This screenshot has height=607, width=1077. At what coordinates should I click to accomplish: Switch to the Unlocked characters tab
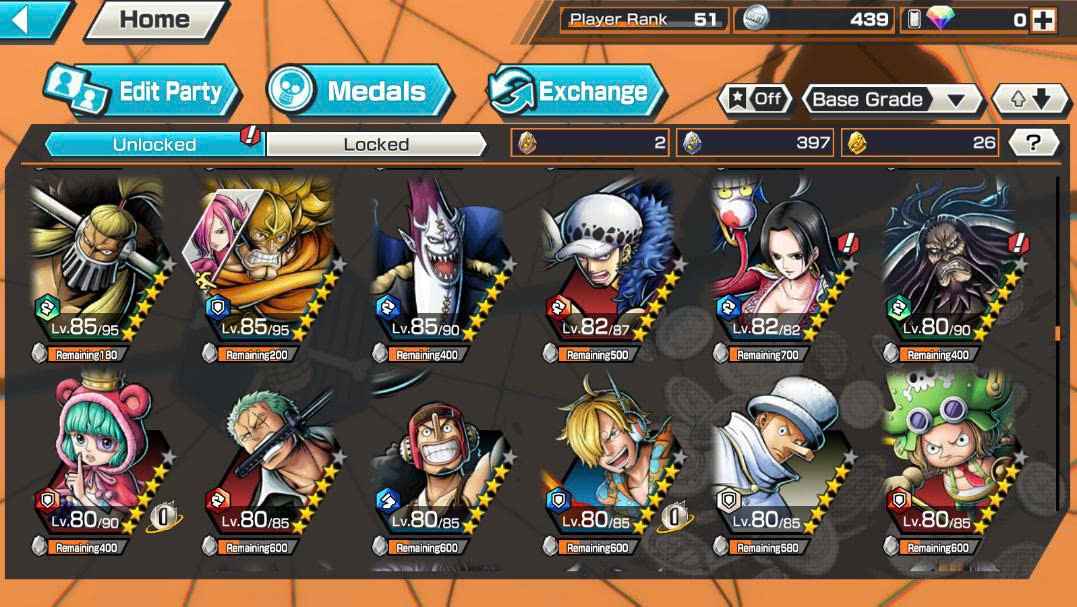pyautogui.click(x=154, y=144)
